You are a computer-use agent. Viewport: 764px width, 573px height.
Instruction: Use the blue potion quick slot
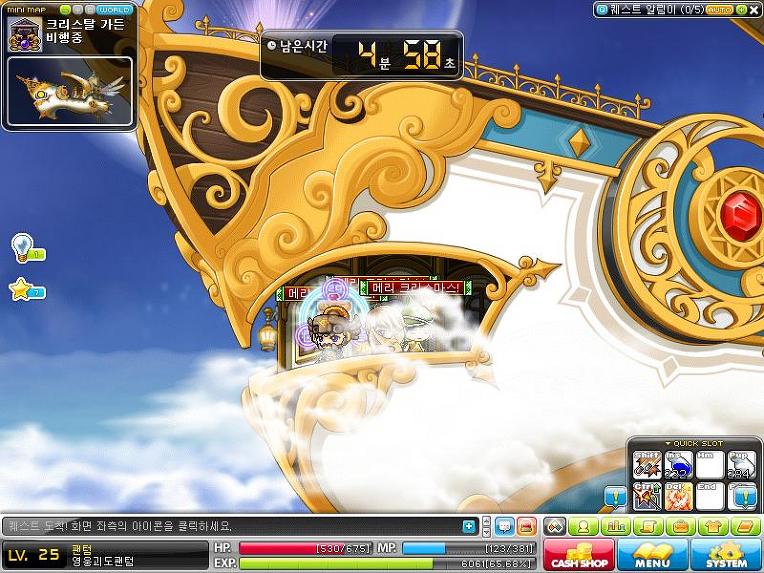(677, 466)
